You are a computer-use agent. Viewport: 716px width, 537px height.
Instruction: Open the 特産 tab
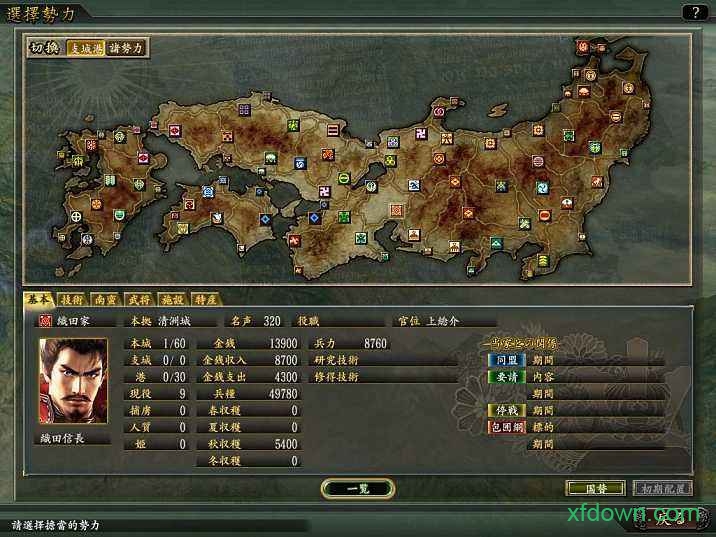(x=207, y=298)
